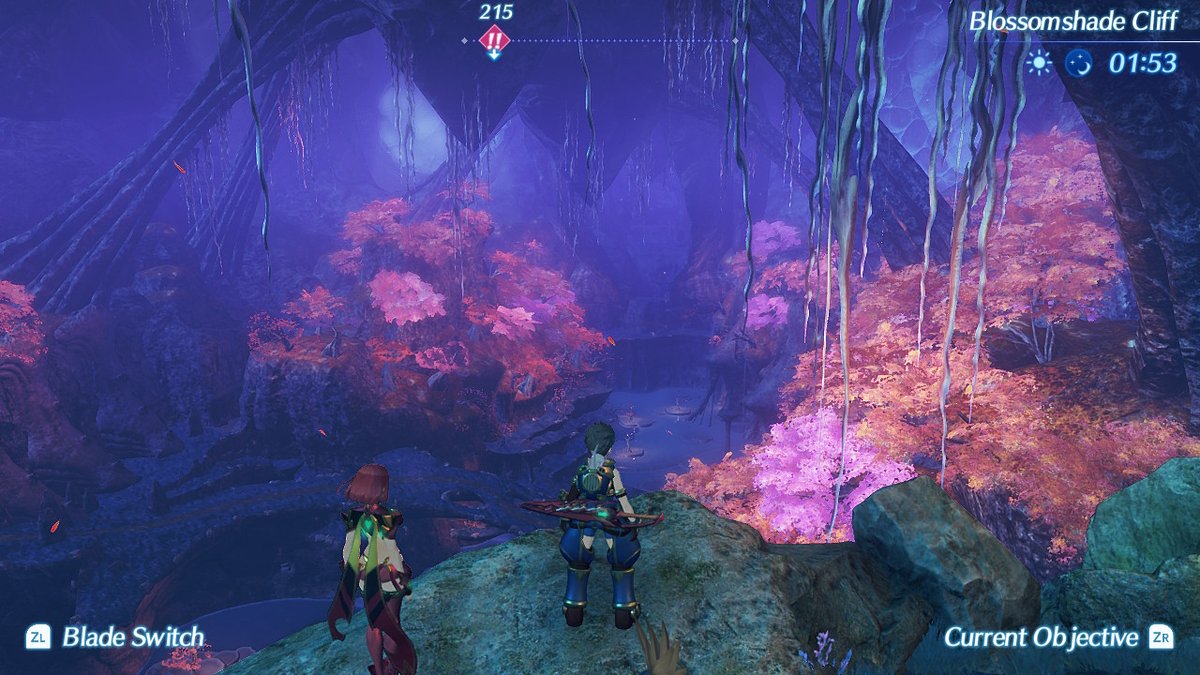Viewport: 1200px width, 675px height.
Task: Show the Current Objective
Action: (1041, 637)
